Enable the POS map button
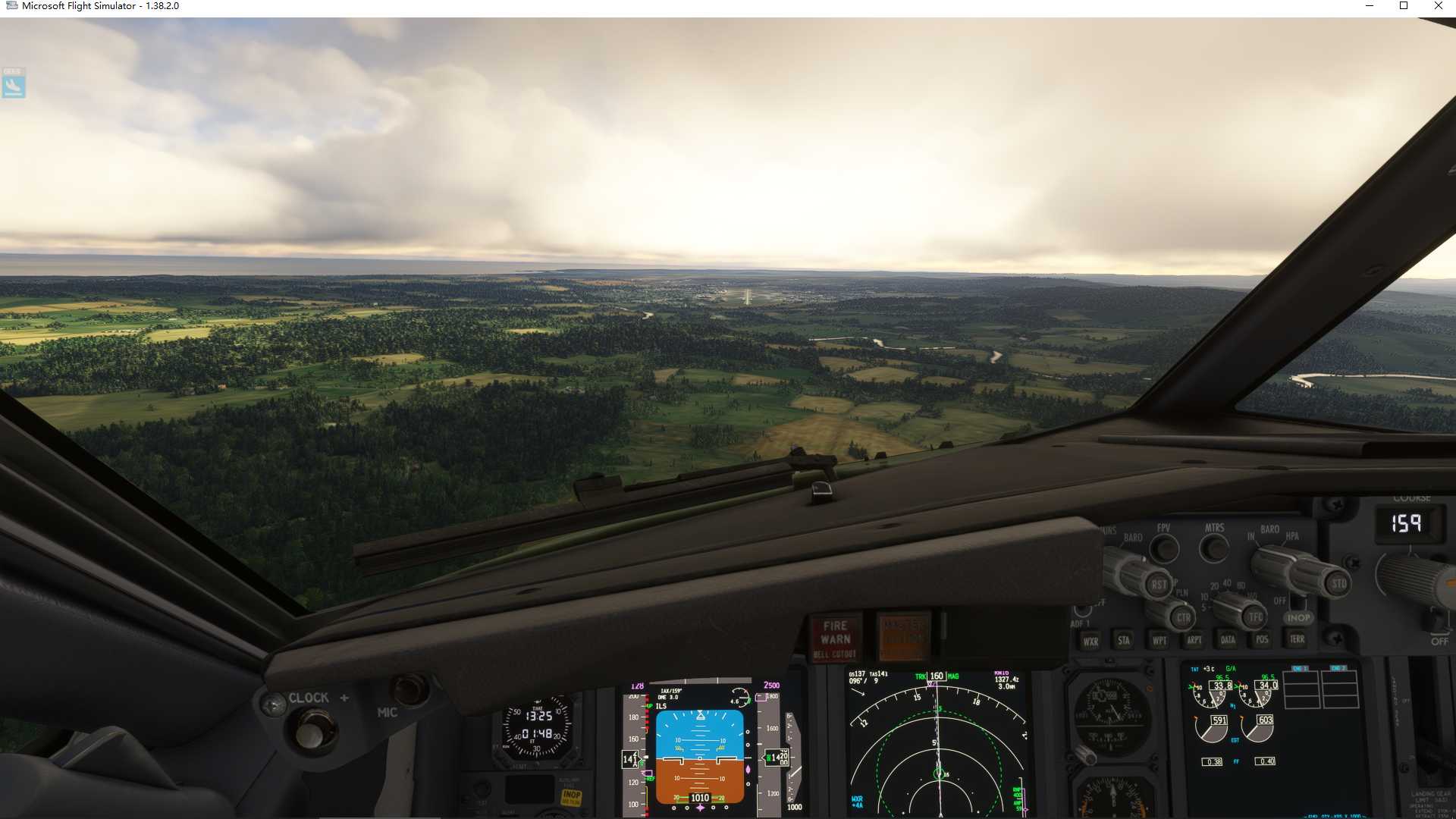The height and width of the screenshot is (819, 1456). click(1262, 639)
